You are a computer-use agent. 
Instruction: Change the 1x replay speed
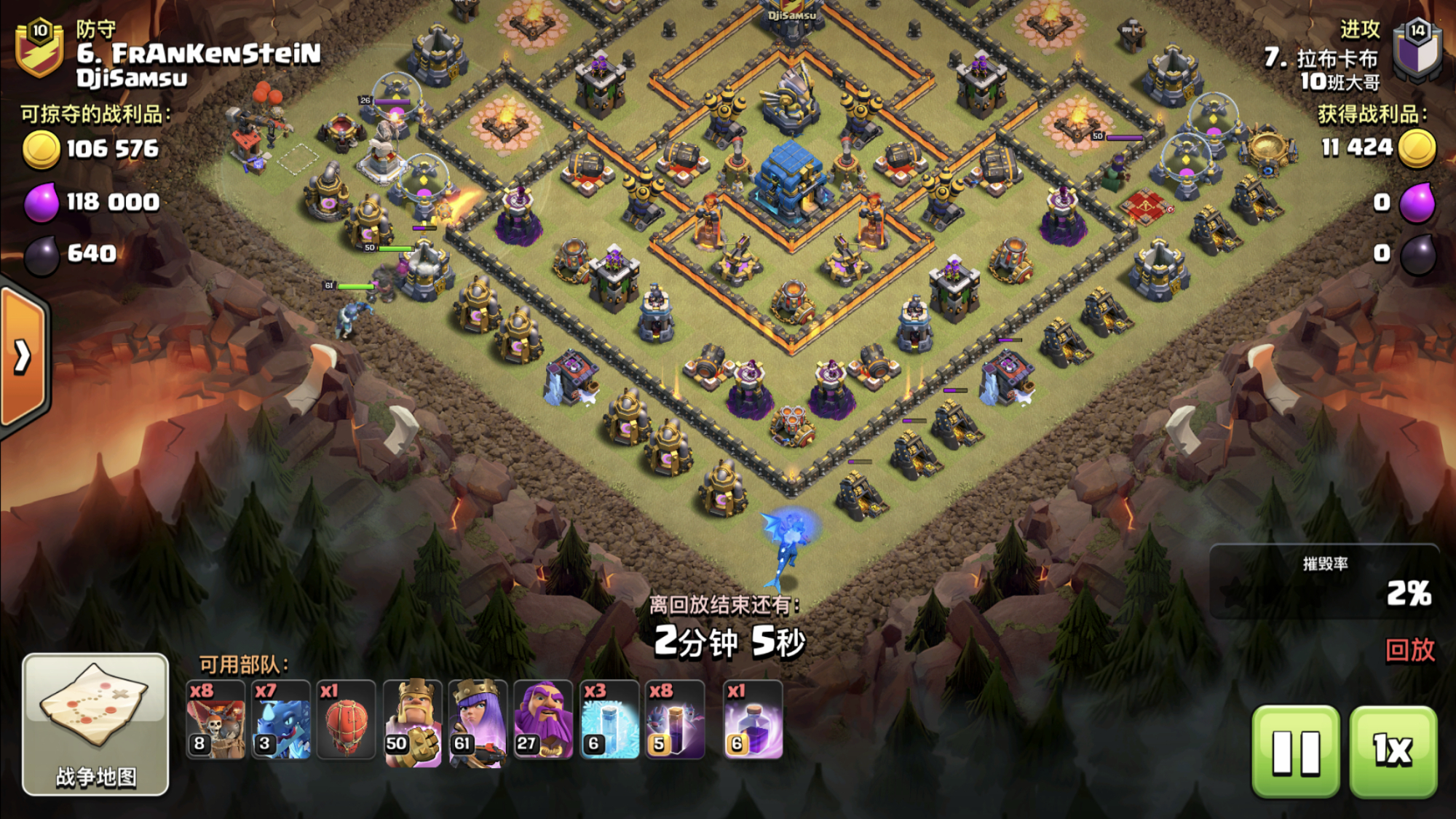coord(1393,751)
